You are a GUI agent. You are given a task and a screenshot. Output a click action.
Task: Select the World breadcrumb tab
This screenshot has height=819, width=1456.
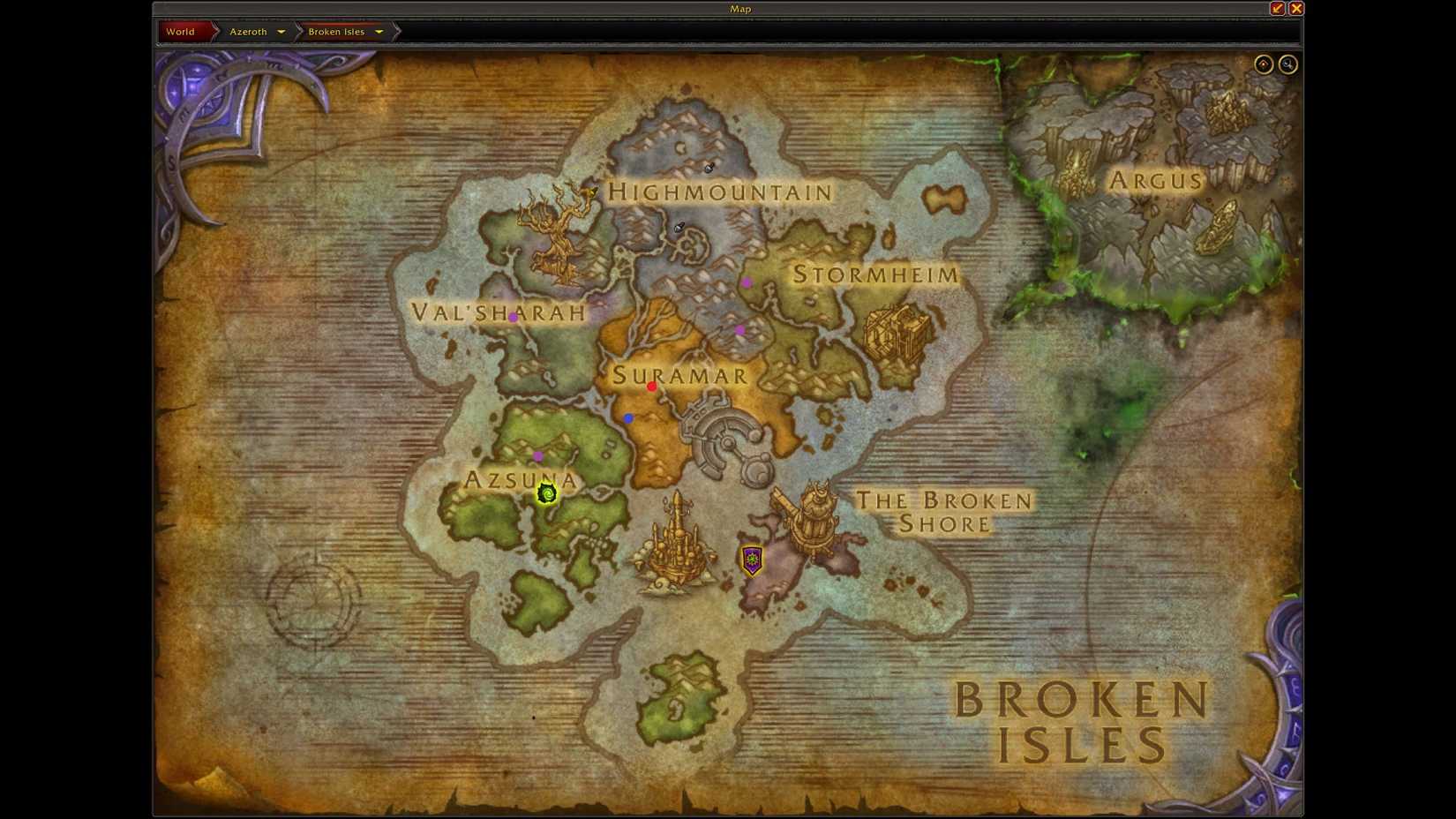pyautogui.click(x=180, y=31)
